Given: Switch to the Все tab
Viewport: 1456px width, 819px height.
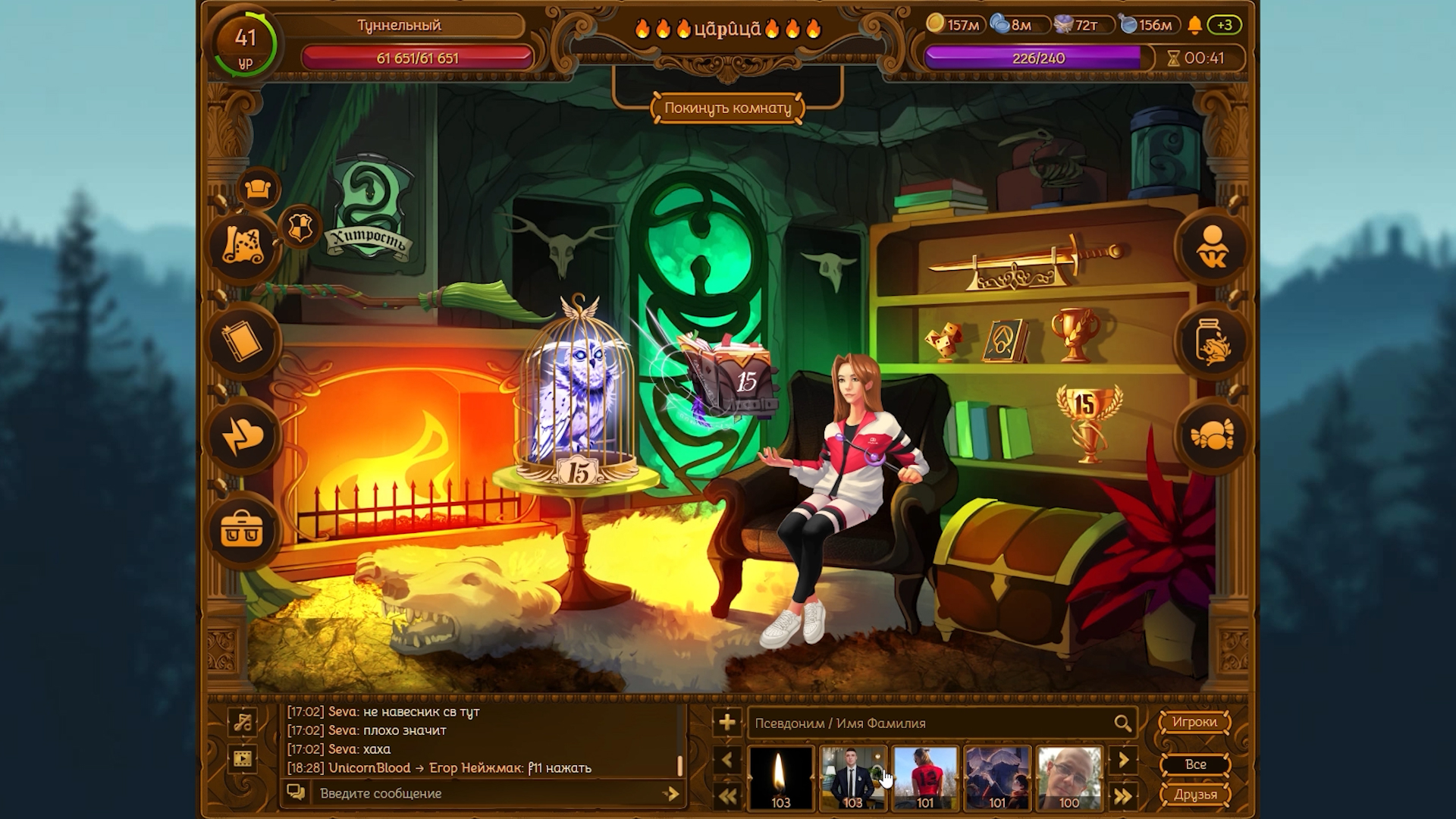Looking at the screenshot, I should [1194, 764].
